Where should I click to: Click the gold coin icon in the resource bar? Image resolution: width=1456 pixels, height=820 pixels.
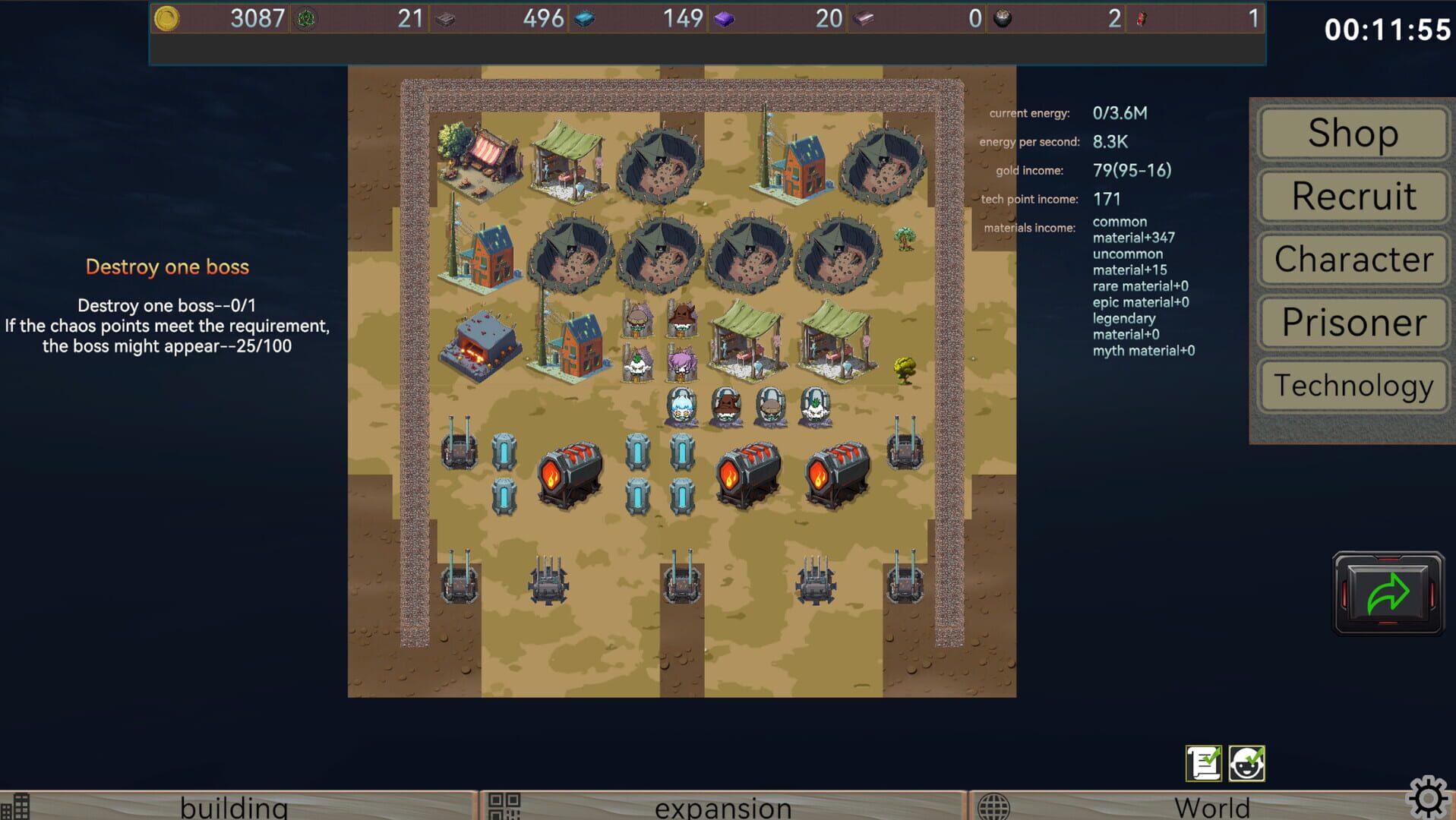166,17
